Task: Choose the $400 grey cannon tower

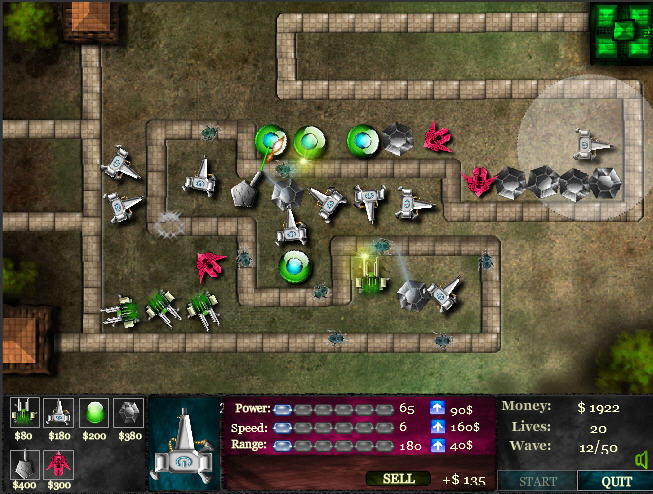Action: click(x=25, y=463)
